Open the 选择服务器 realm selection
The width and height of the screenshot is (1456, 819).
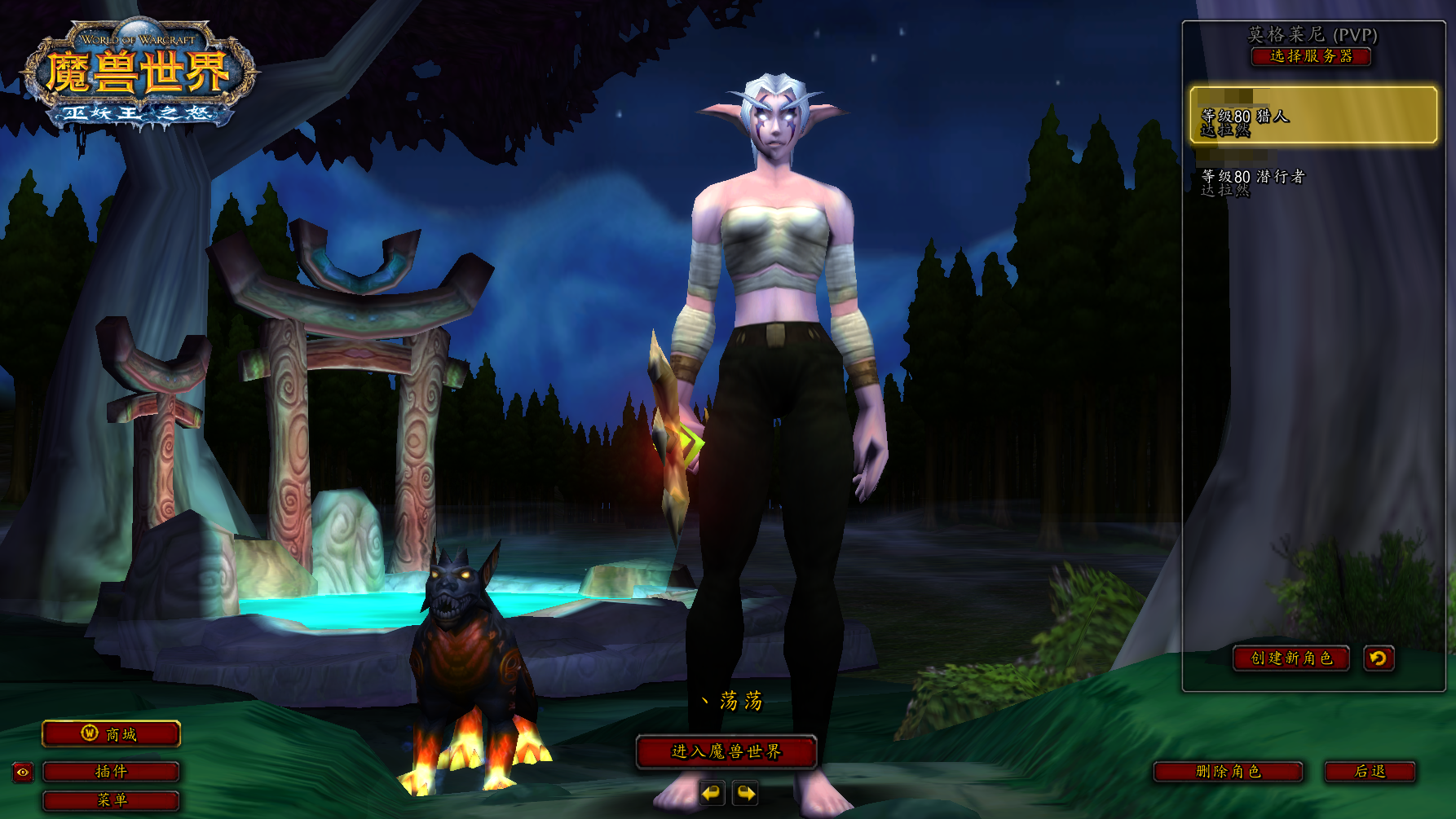pyautogui.click(x=1311, y=56)
